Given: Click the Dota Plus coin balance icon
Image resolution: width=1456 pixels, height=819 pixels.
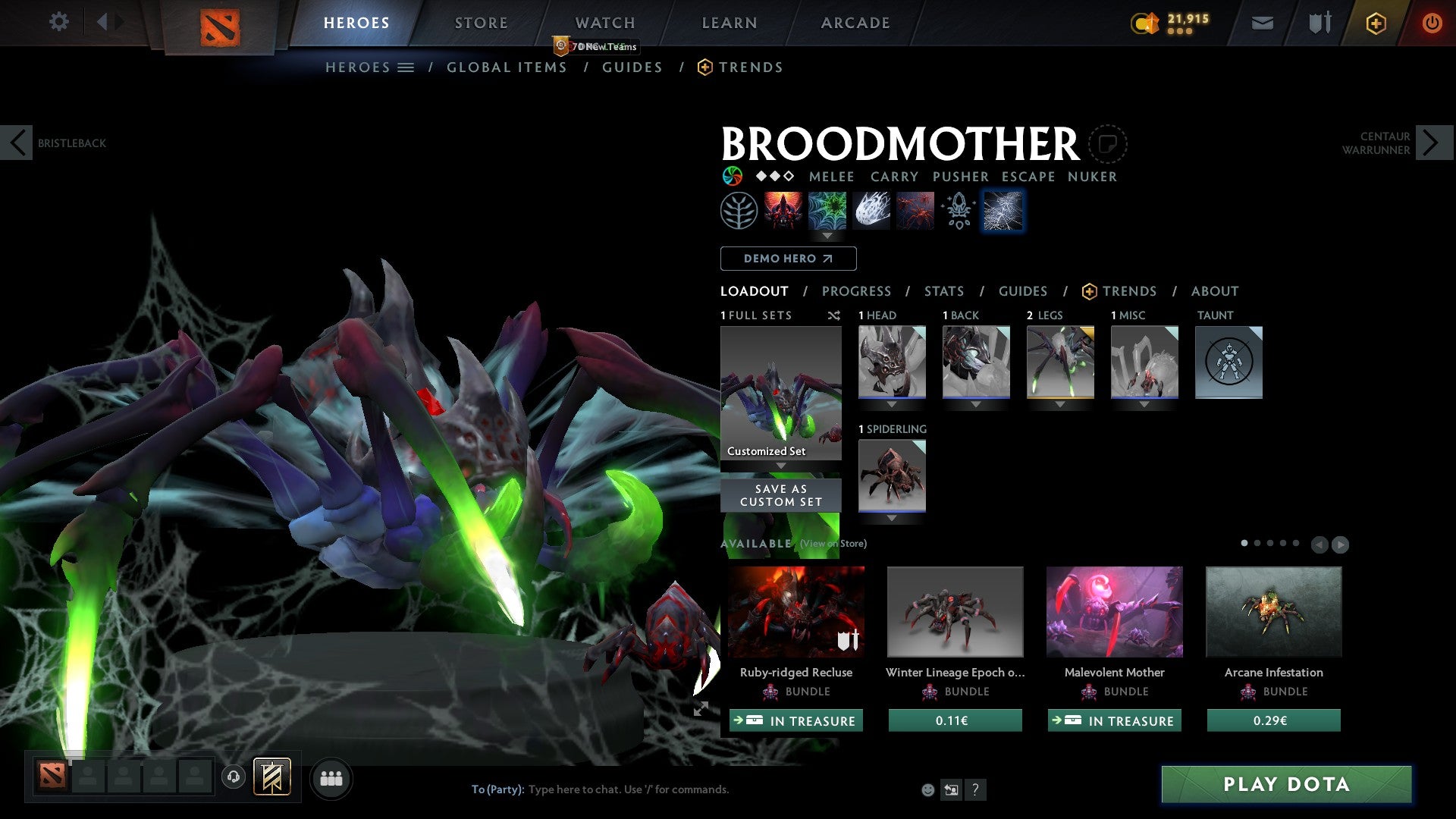Looking at the screenshot, I should (x=1145, y=23).
